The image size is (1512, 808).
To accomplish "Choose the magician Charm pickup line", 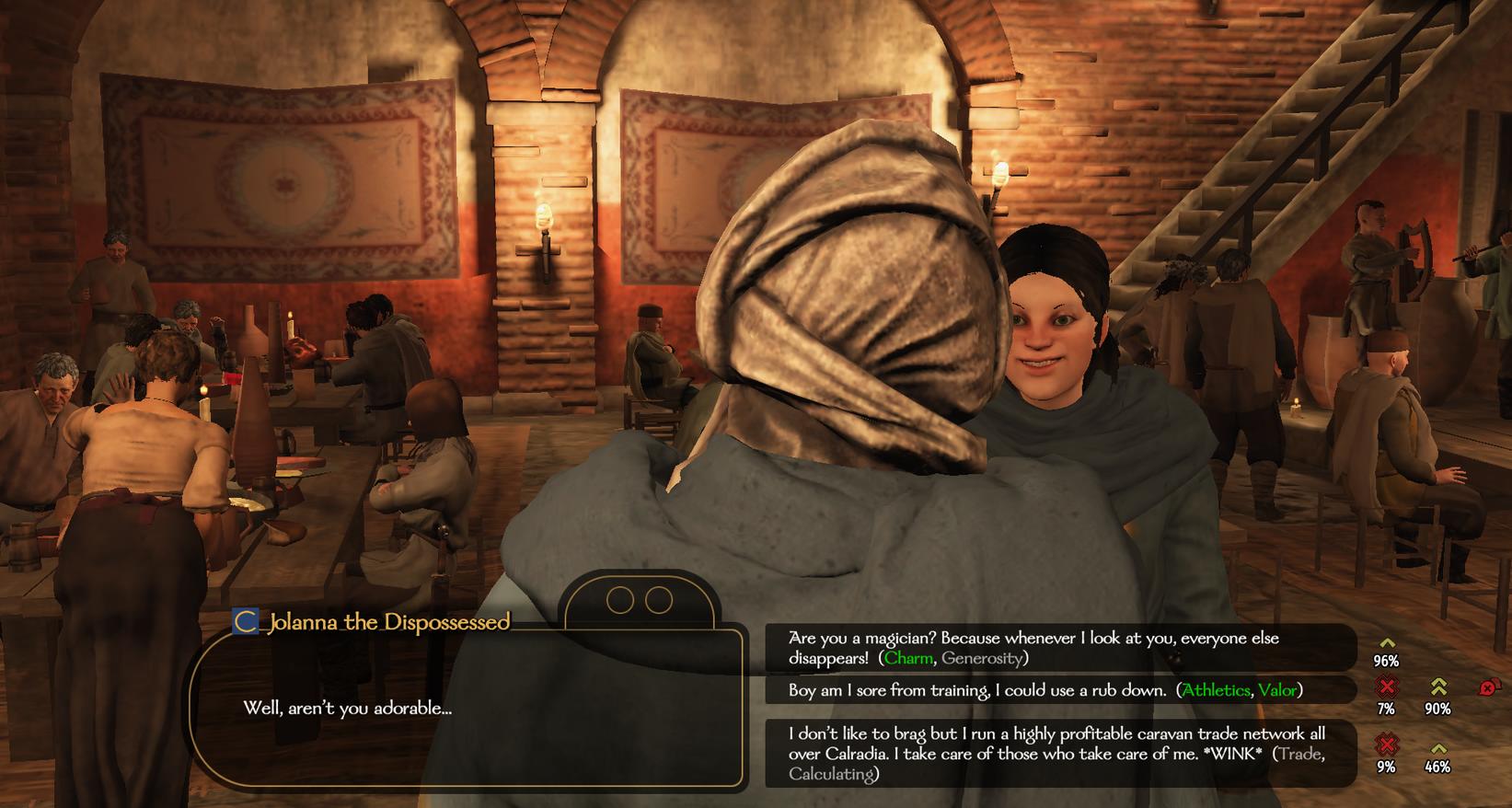I will point(1033,648).
